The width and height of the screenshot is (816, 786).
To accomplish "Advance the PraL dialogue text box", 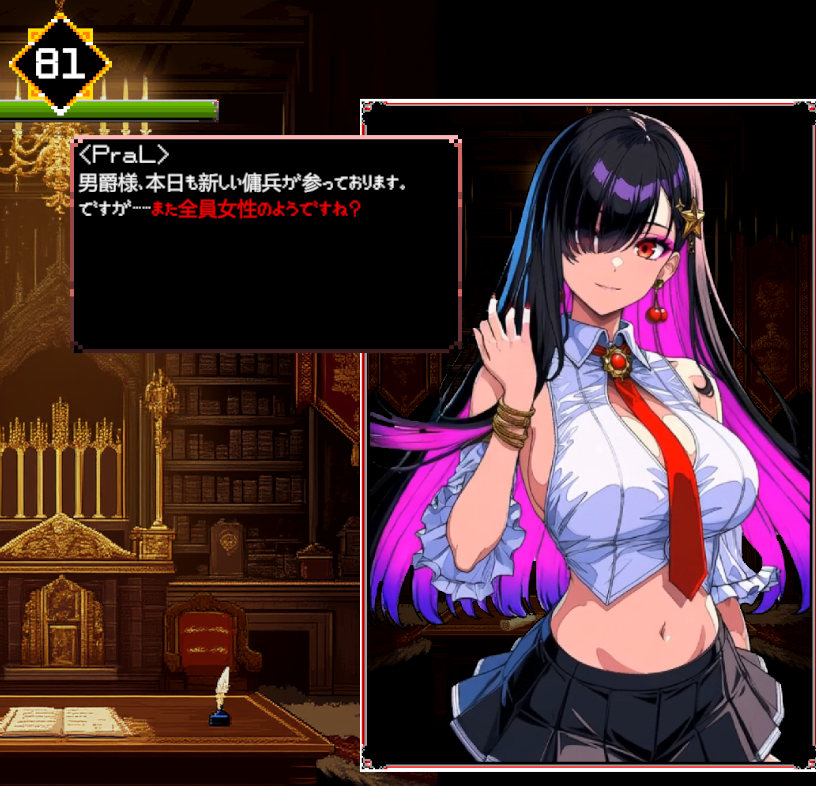I will [266, 243].
